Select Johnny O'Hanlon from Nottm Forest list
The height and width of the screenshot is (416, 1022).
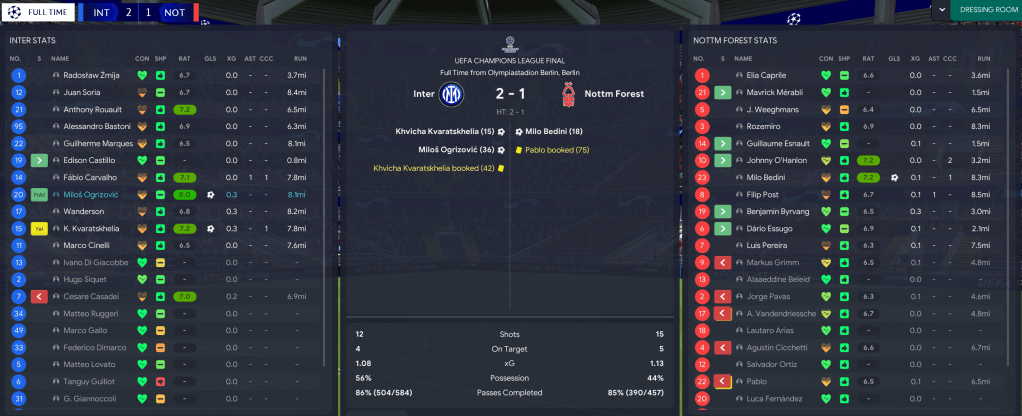(776, 160)
